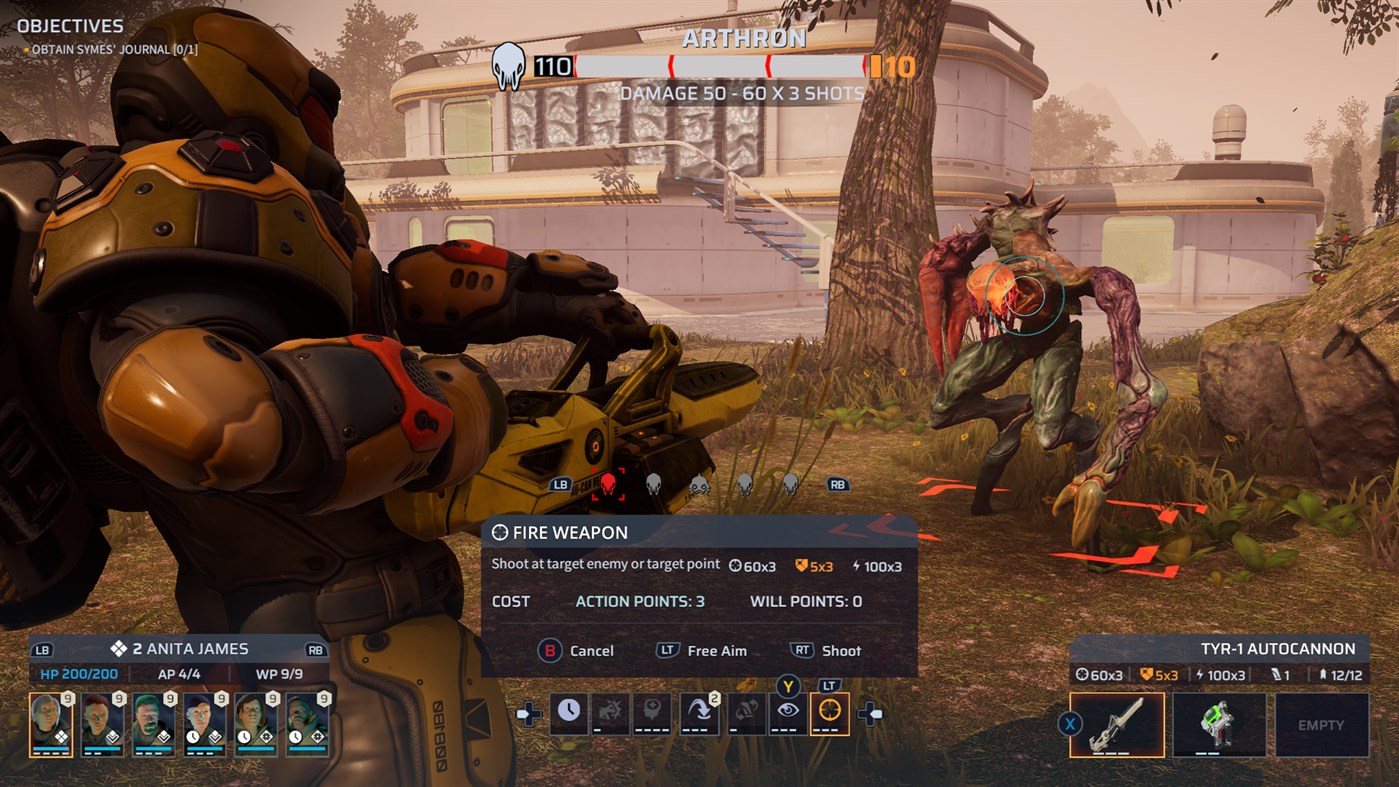This screenshot has height=787, width=1399.
Task: Select the empty third equipment slot
Action: [x=1322, y=725]
